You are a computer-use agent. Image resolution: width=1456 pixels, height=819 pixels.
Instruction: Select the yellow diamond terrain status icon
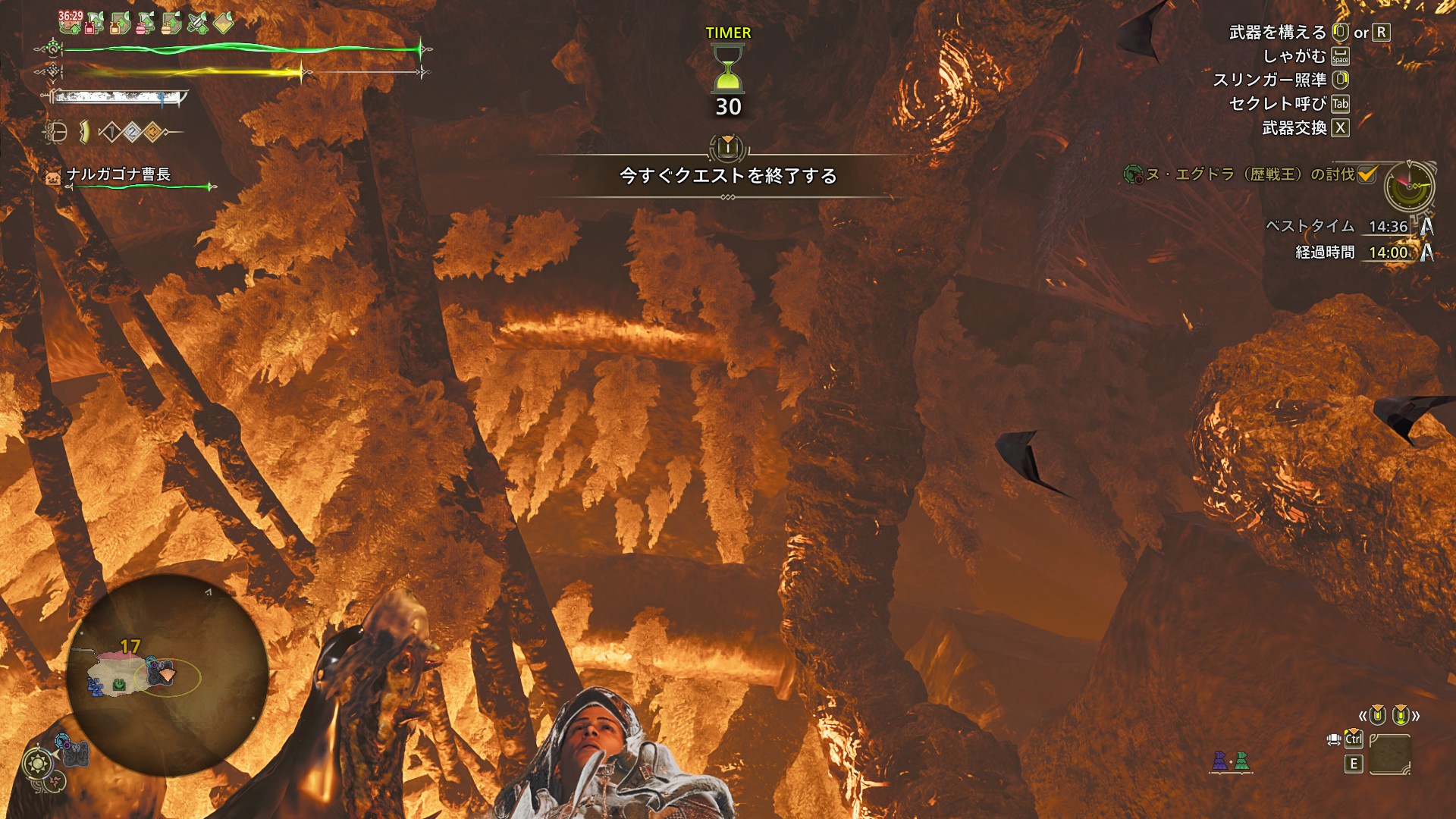(224, 23)
